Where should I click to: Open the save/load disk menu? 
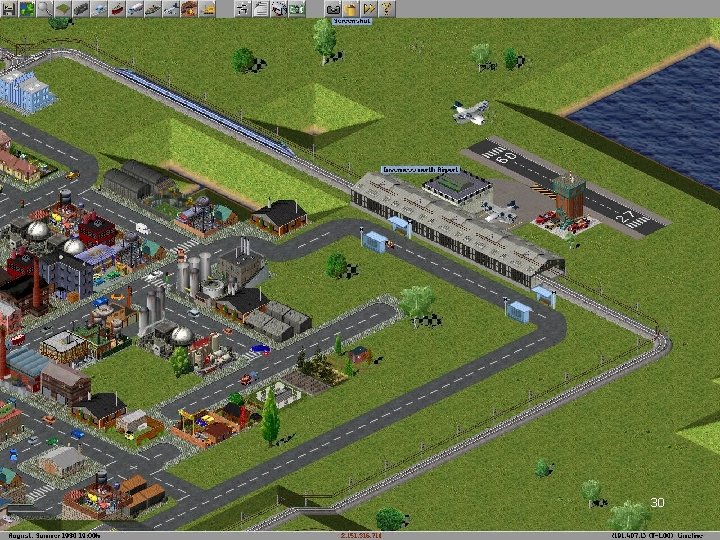[x=8, y=9]
